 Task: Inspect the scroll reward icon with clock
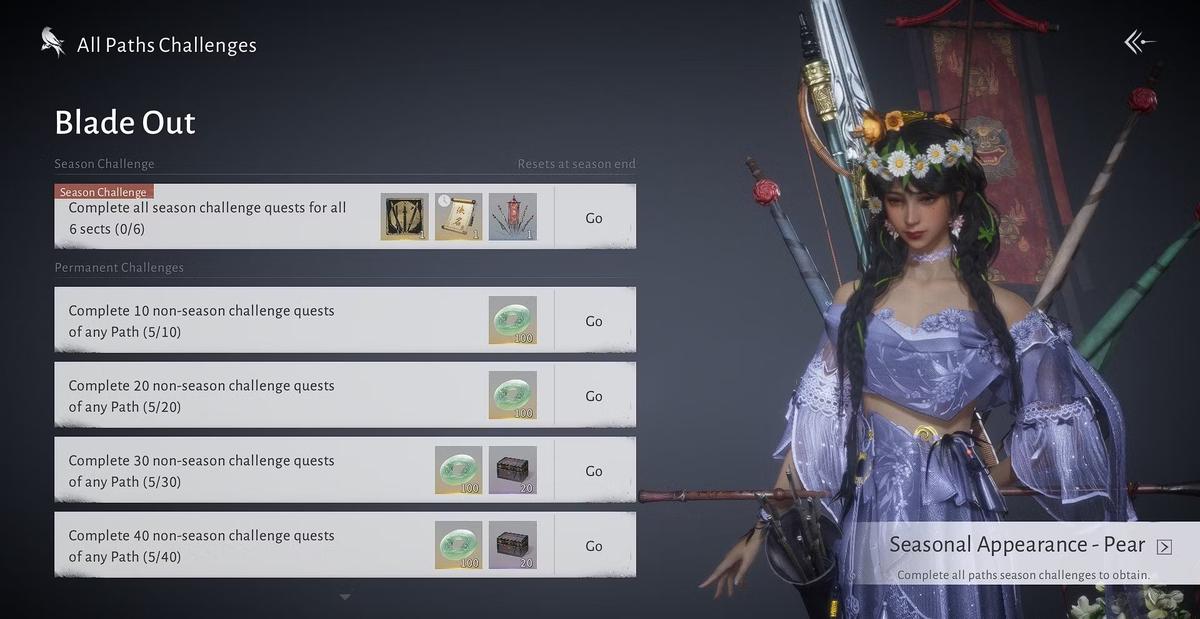coord(459,217)
